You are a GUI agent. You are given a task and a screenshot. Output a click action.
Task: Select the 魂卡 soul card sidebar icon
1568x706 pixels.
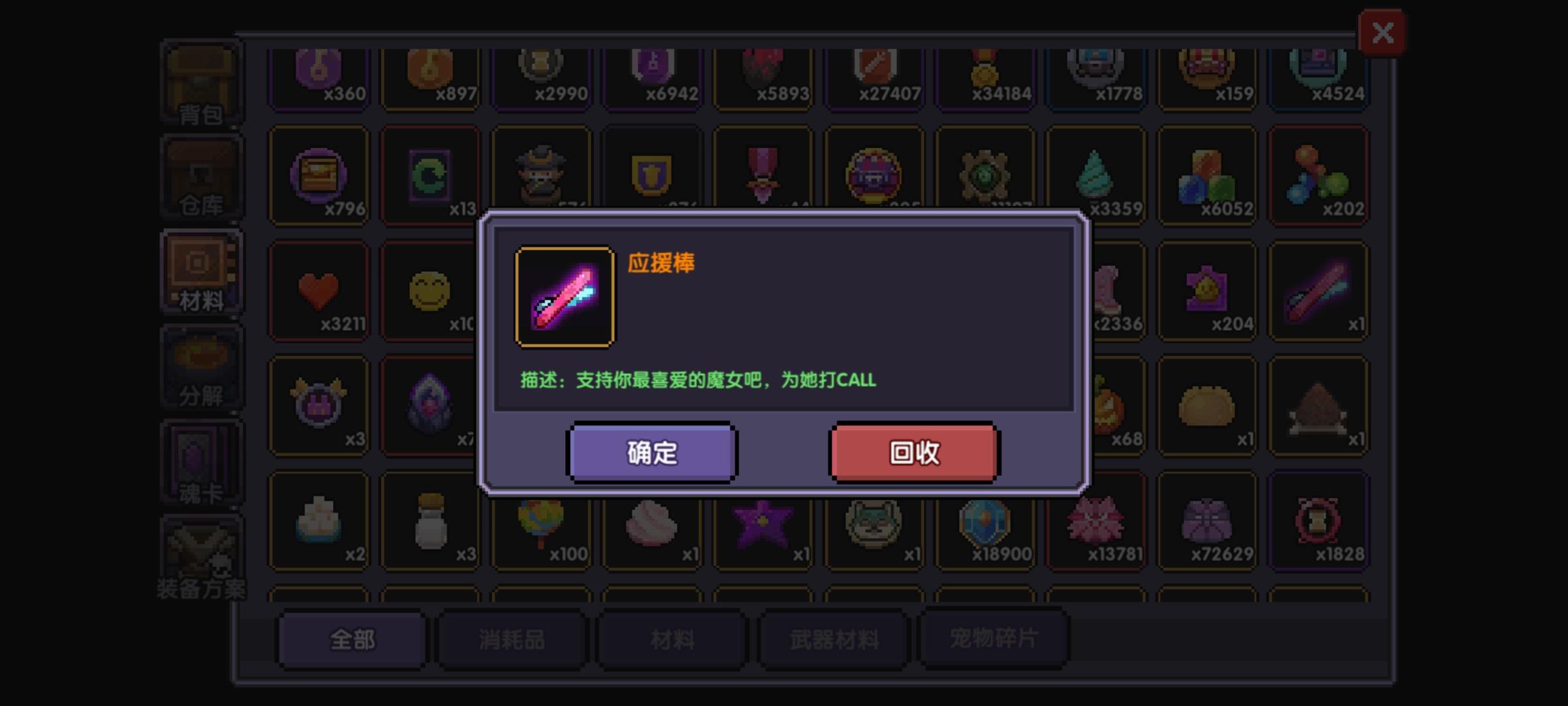(x=201, y=461)
